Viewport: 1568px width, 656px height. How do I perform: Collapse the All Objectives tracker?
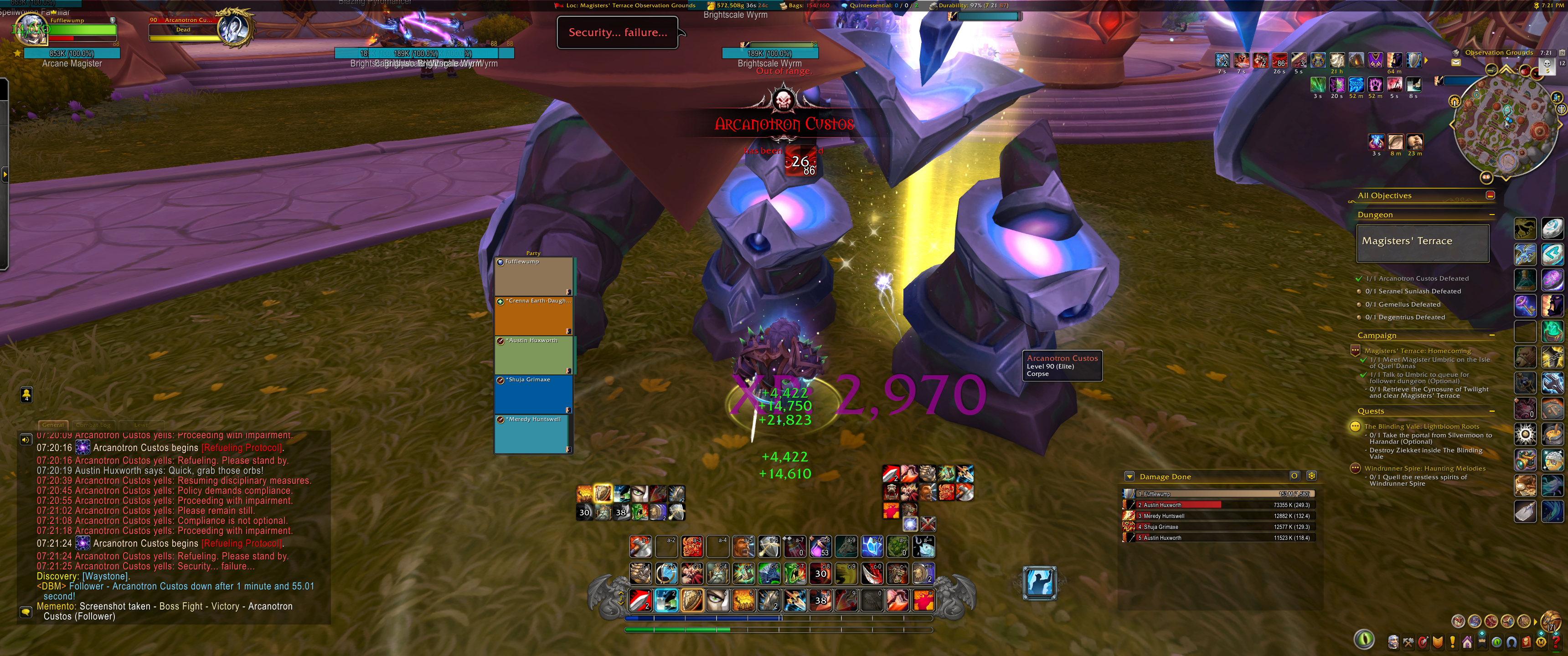point(1490,195)
